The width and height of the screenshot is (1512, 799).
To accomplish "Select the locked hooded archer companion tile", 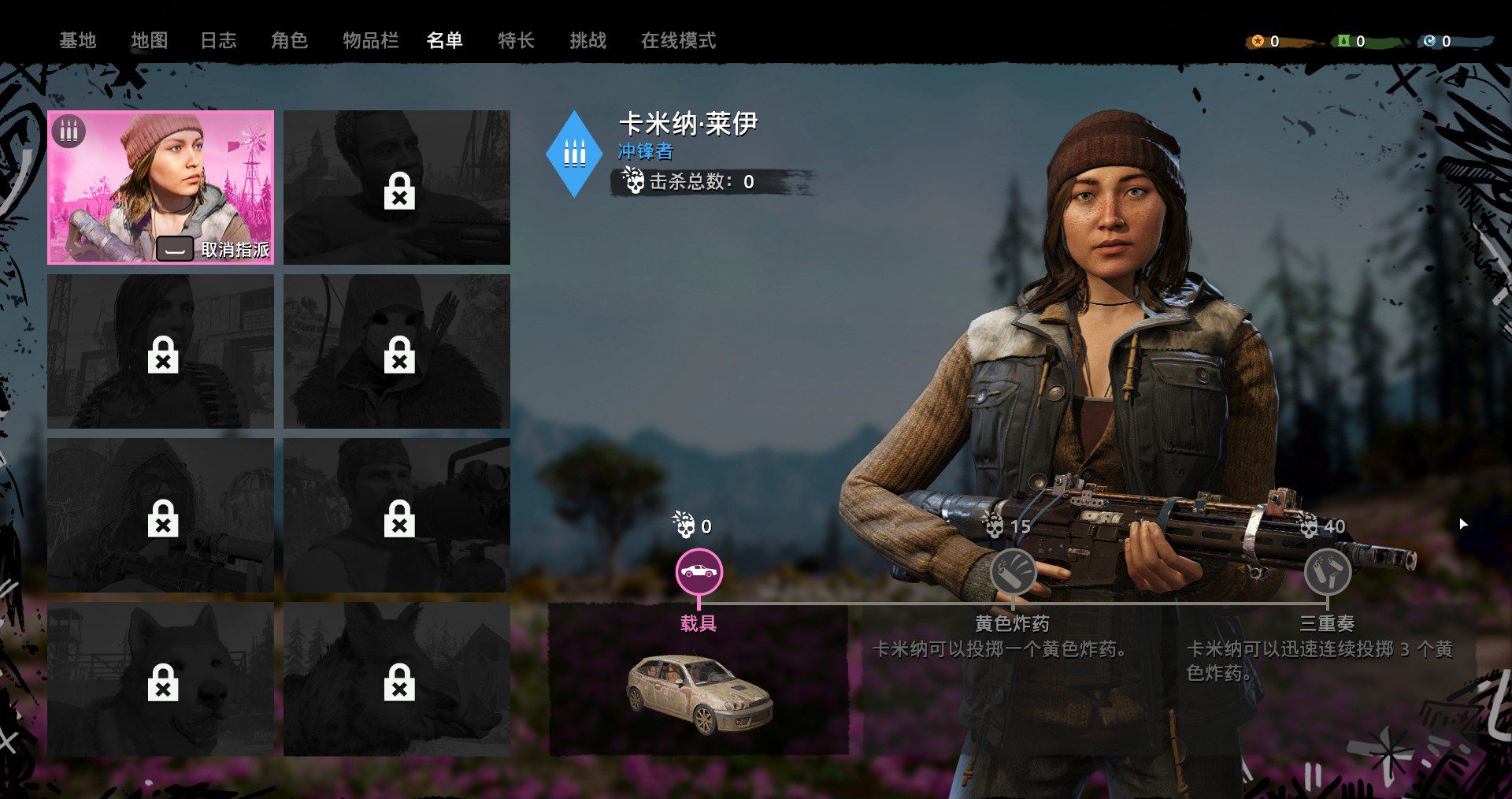I will [397, 351].
